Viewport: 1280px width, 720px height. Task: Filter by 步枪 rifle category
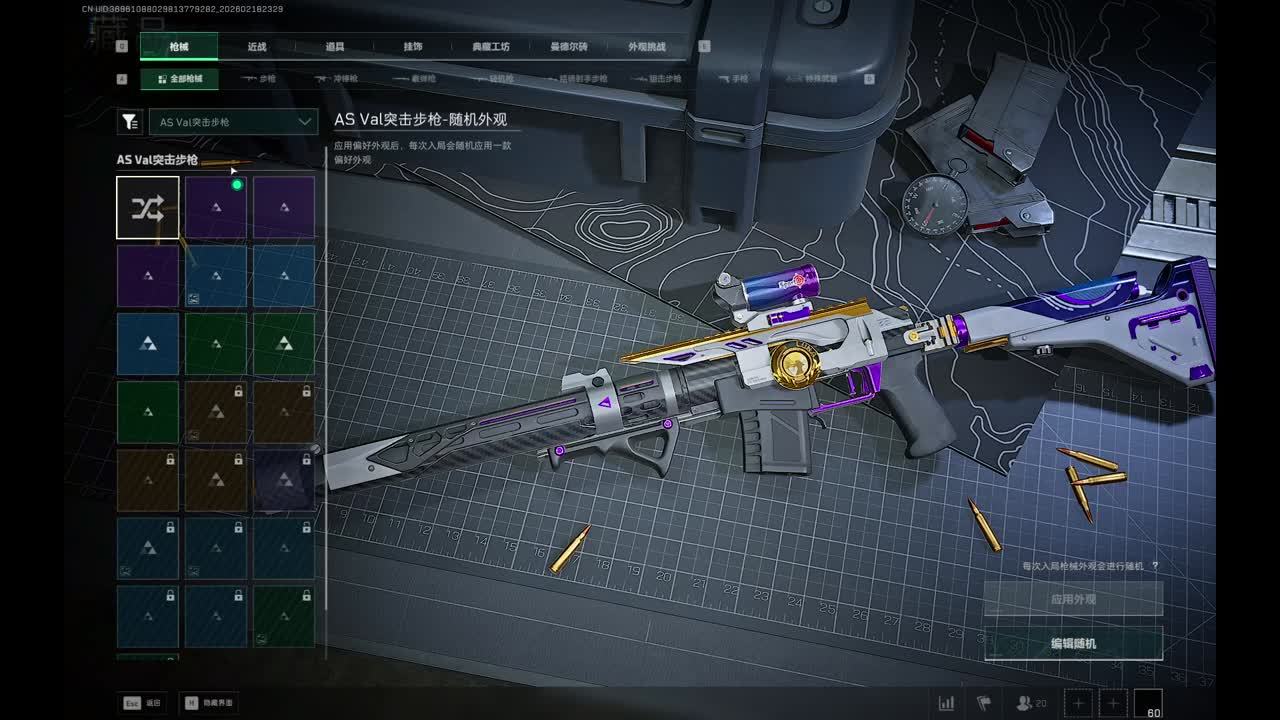260,78
